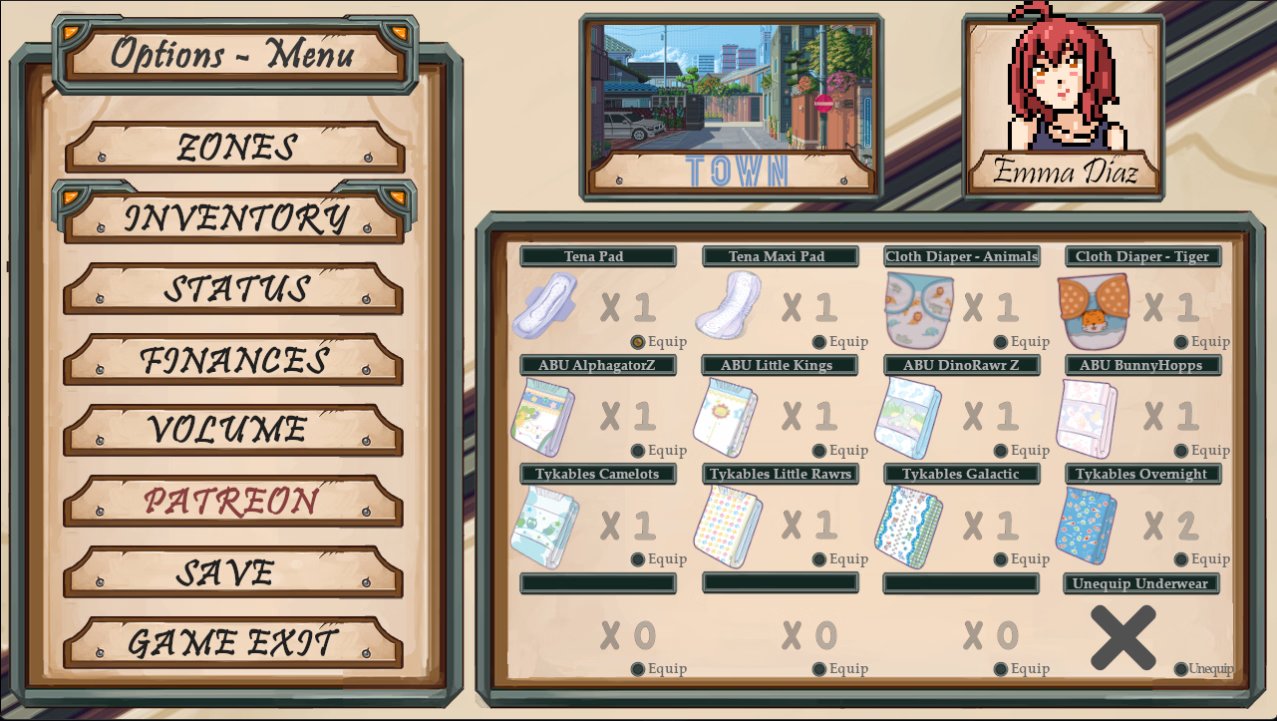
Task: Click the Unequip Underwear option
Action: (1182, 669)
